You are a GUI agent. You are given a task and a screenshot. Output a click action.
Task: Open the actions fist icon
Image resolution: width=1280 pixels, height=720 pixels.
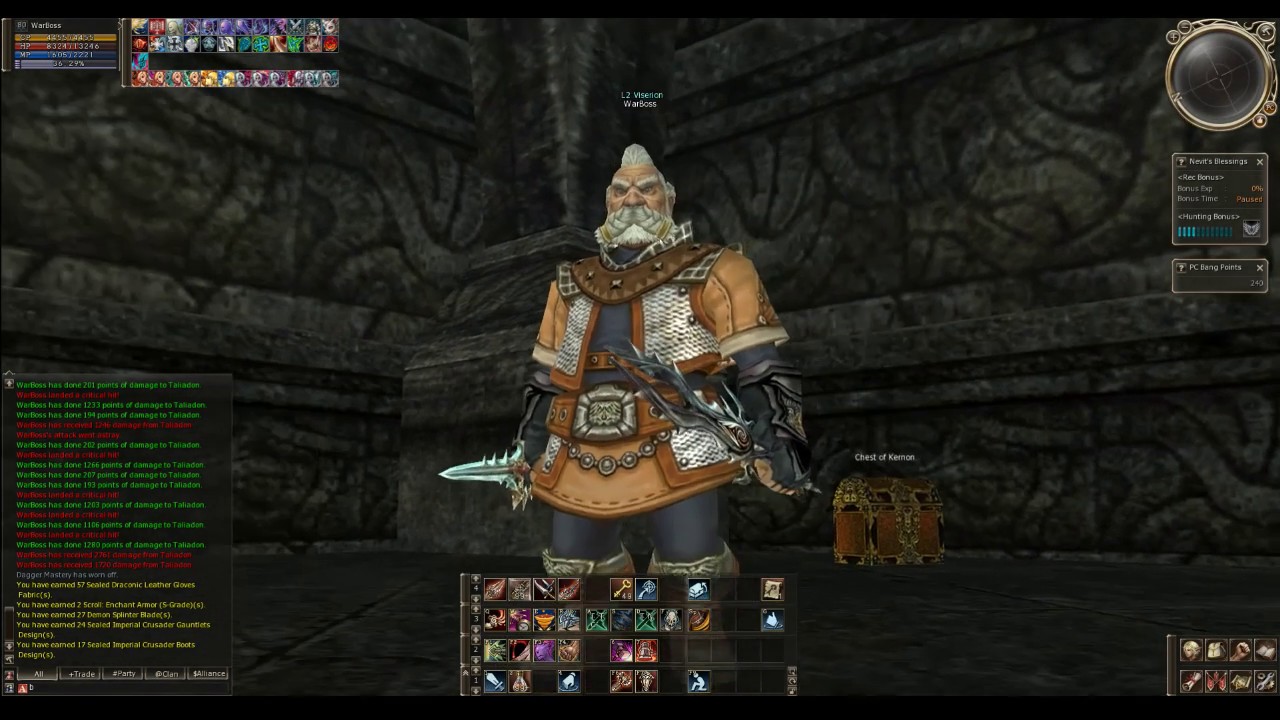click(x=1241, y=651)
